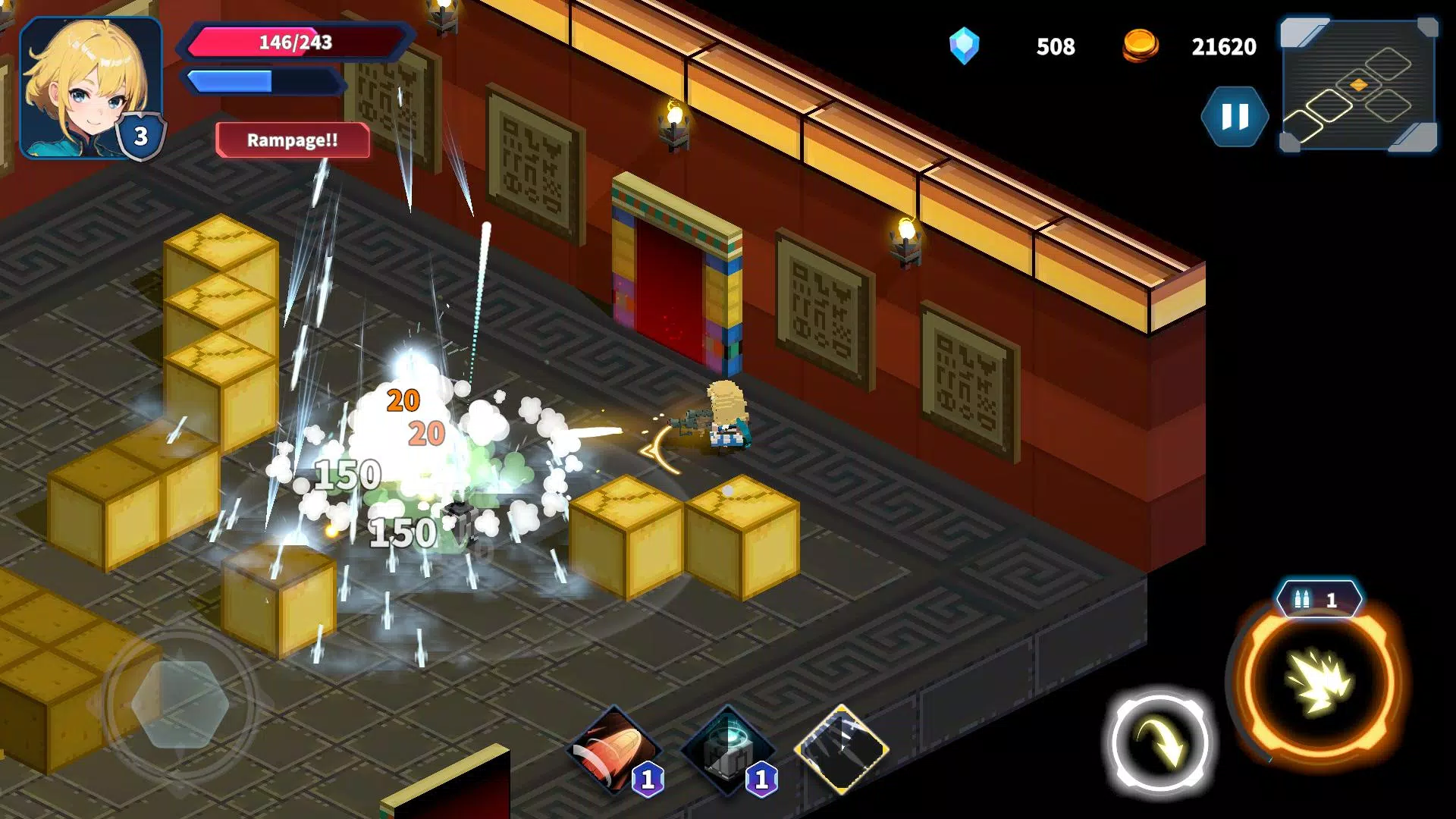
Task: Select the gold-framed claw slash skill
Action: click(x=841, y=748)
